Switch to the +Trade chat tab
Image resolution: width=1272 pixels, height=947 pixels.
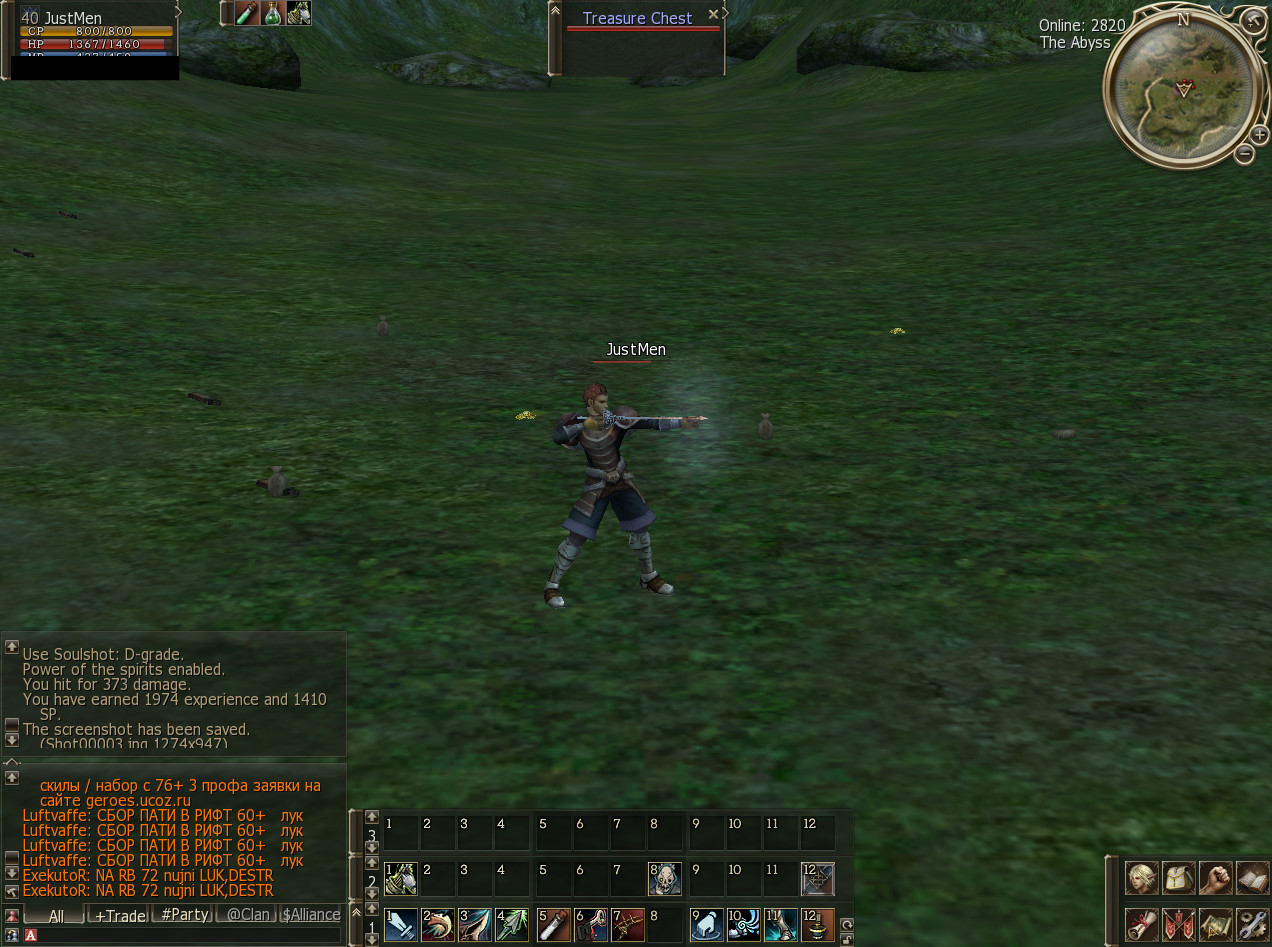coord(120,915)
